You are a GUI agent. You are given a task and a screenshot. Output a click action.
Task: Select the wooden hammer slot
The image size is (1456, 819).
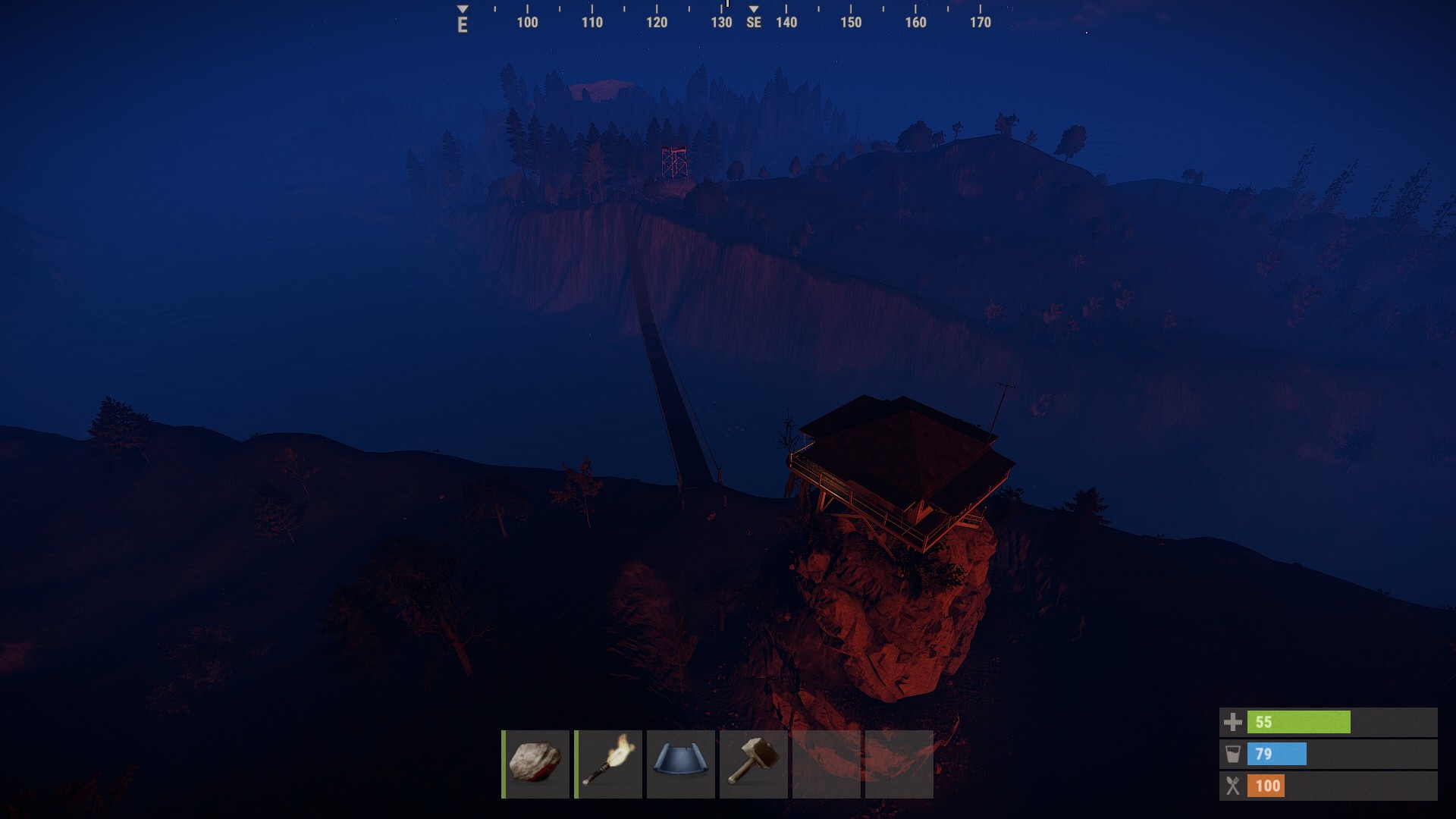tap(753, 764)
